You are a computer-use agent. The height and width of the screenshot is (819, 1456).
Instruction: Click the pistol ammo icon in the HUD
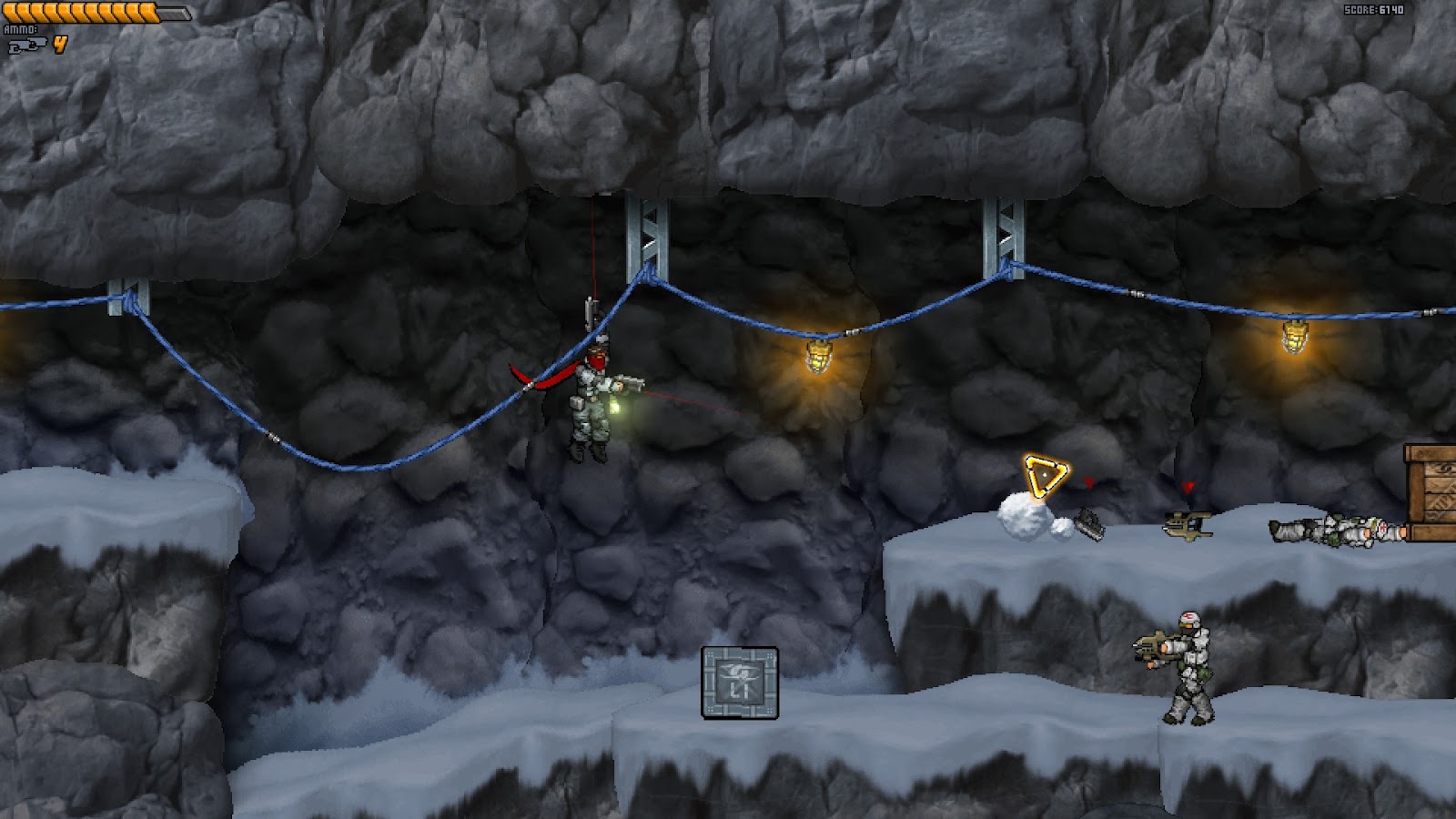(x=27, y=43)
